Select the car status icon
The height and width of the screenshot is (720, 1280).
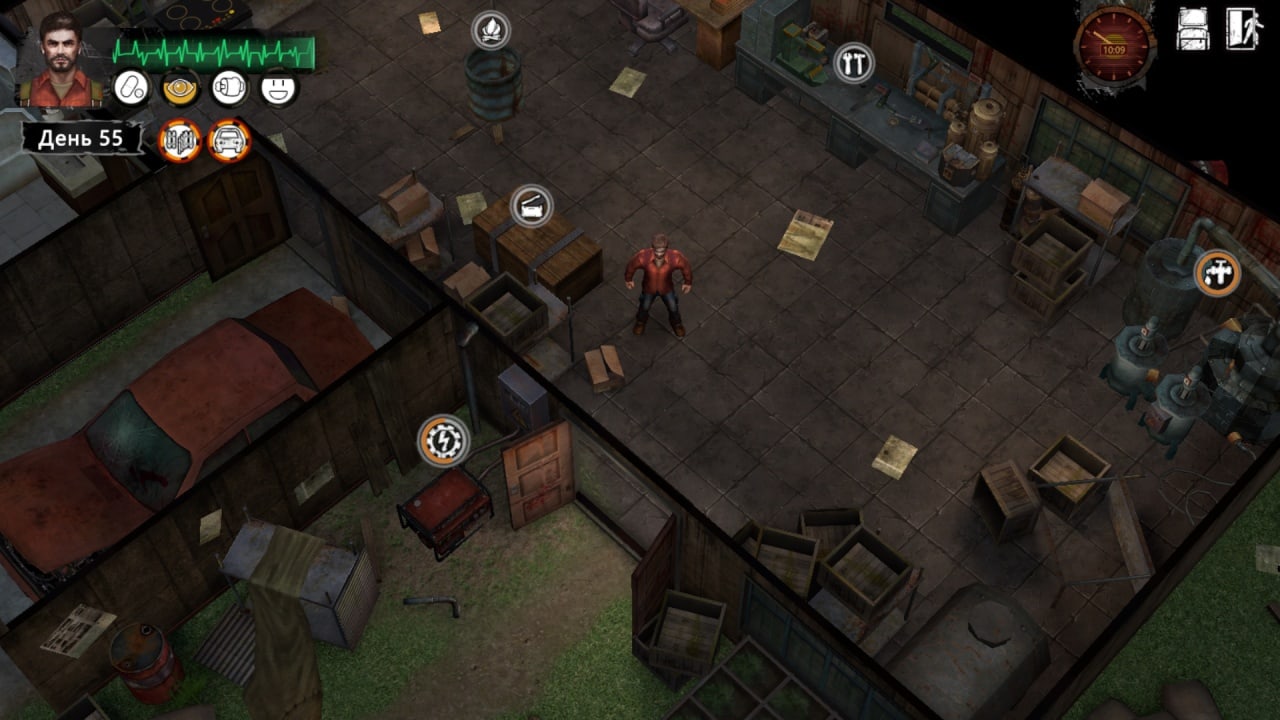(x=229, y=140)
